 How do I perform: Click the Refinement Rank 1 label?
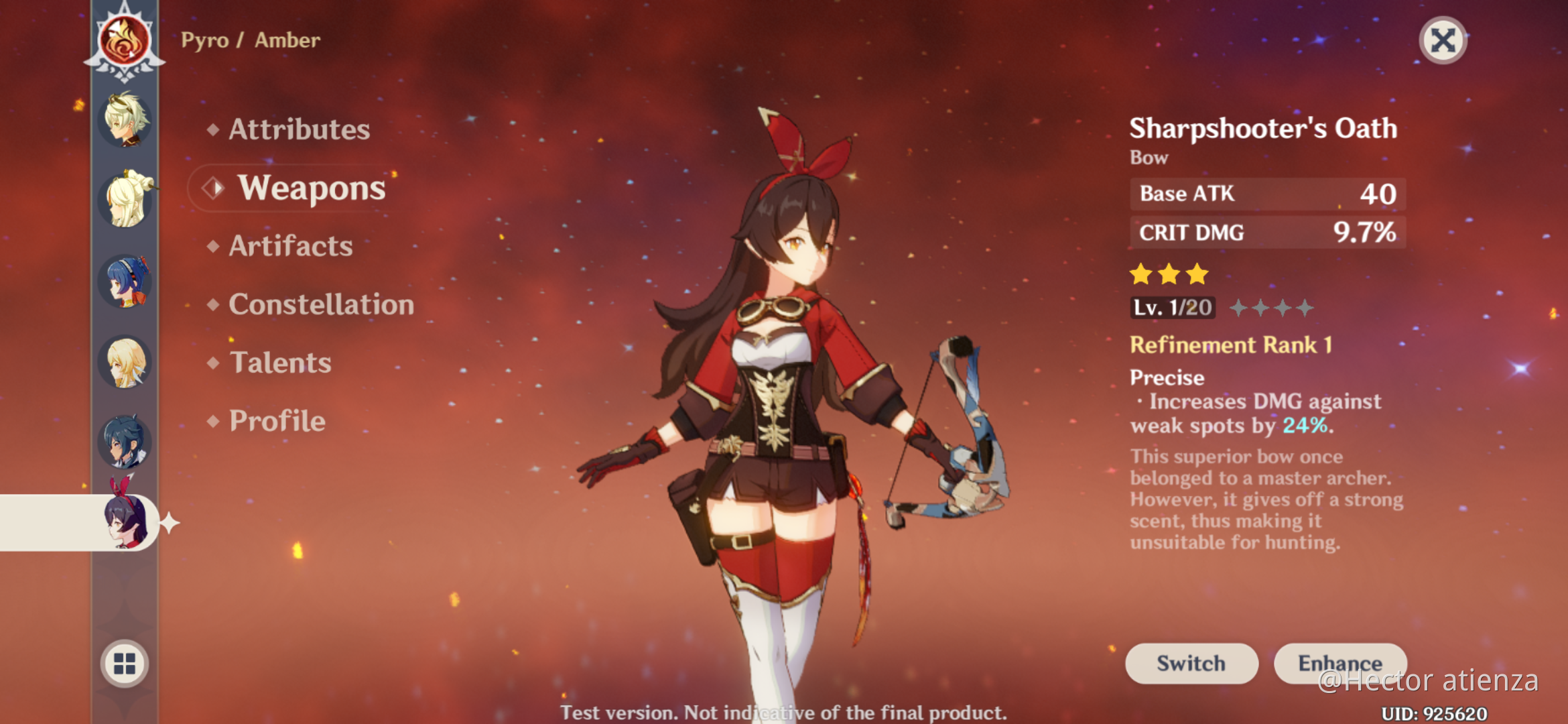tap(1232, 345)
